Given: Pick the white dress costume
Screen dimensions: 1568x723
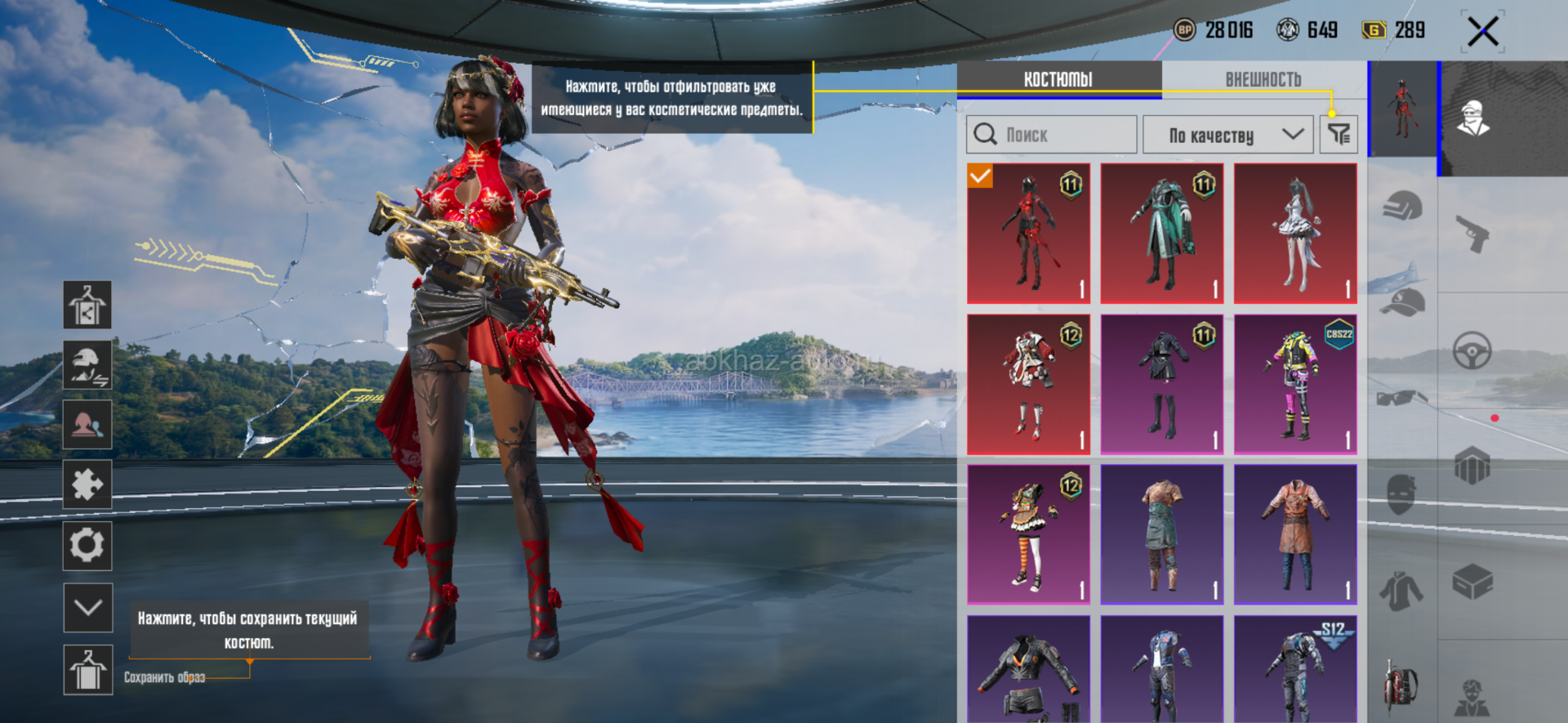Looking at the screenshot, I should coord(1295,234).
